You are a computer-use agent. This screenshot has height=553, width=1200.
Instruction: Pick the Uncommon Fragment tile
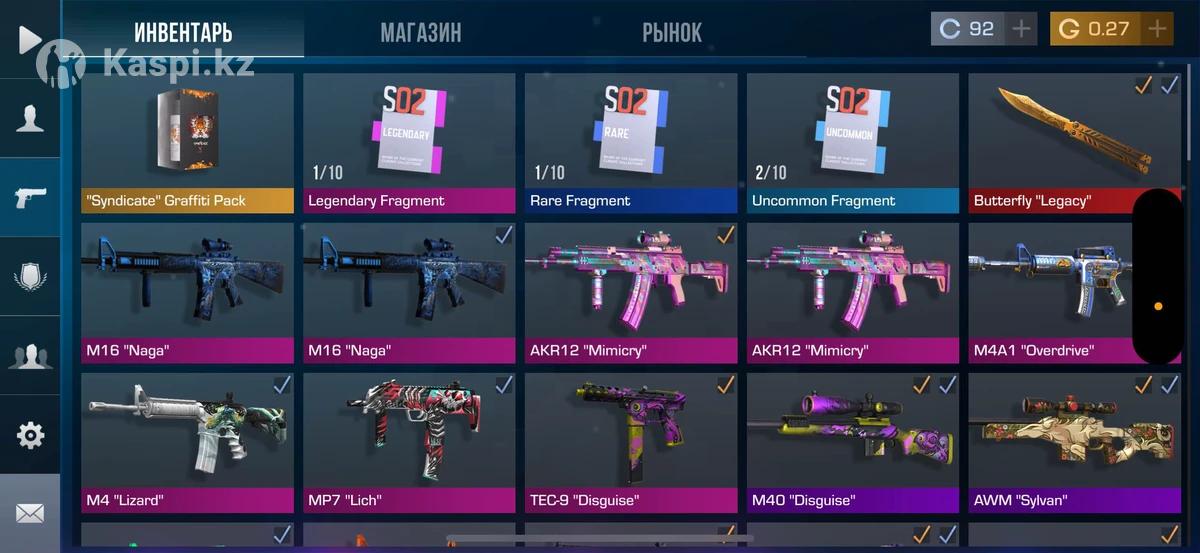[852, 143]
